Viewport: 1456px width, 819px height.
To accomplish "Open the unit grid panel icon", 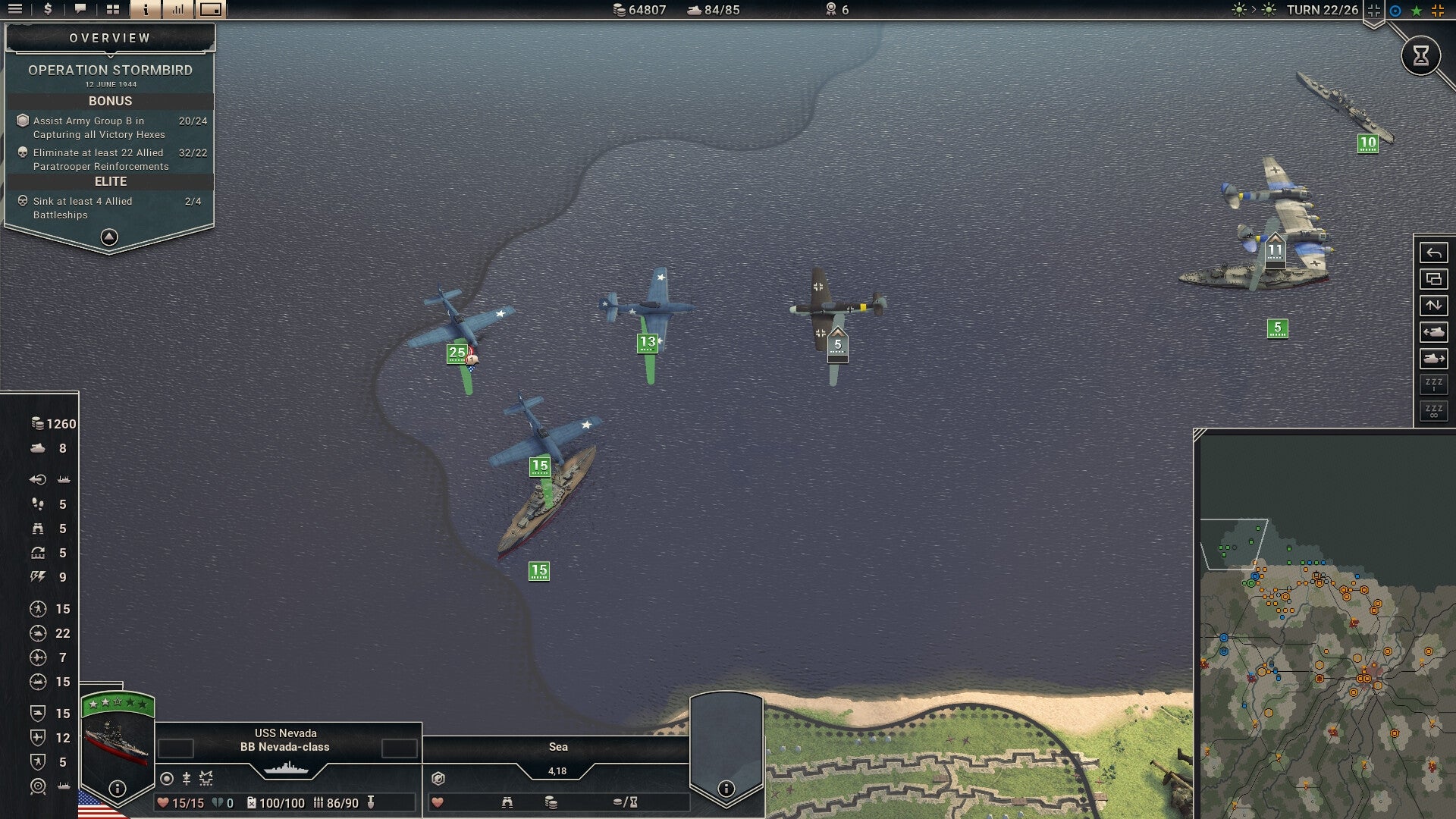I will pyautogui.click(x=113, y=9).
